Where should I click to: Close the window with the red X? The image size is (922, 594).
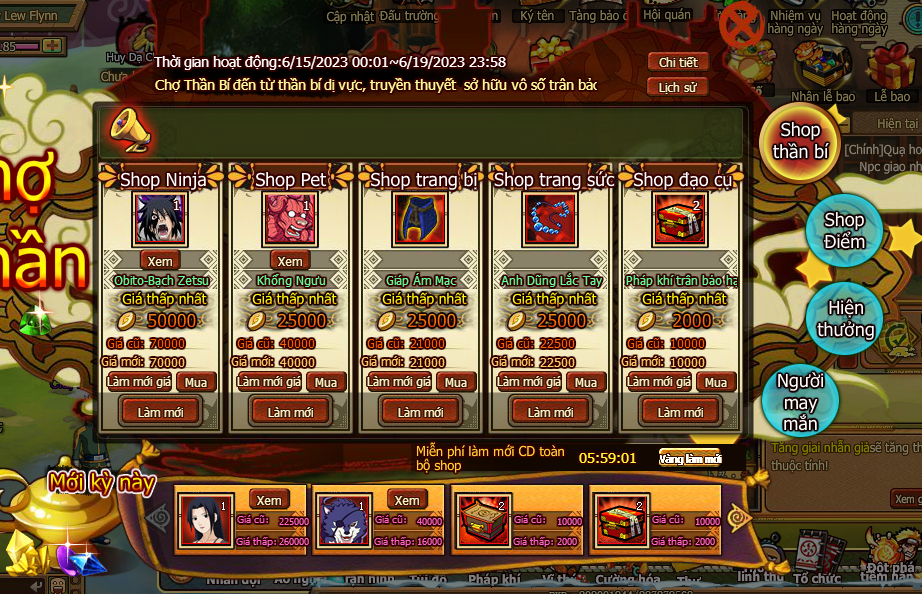pos(743,25)
